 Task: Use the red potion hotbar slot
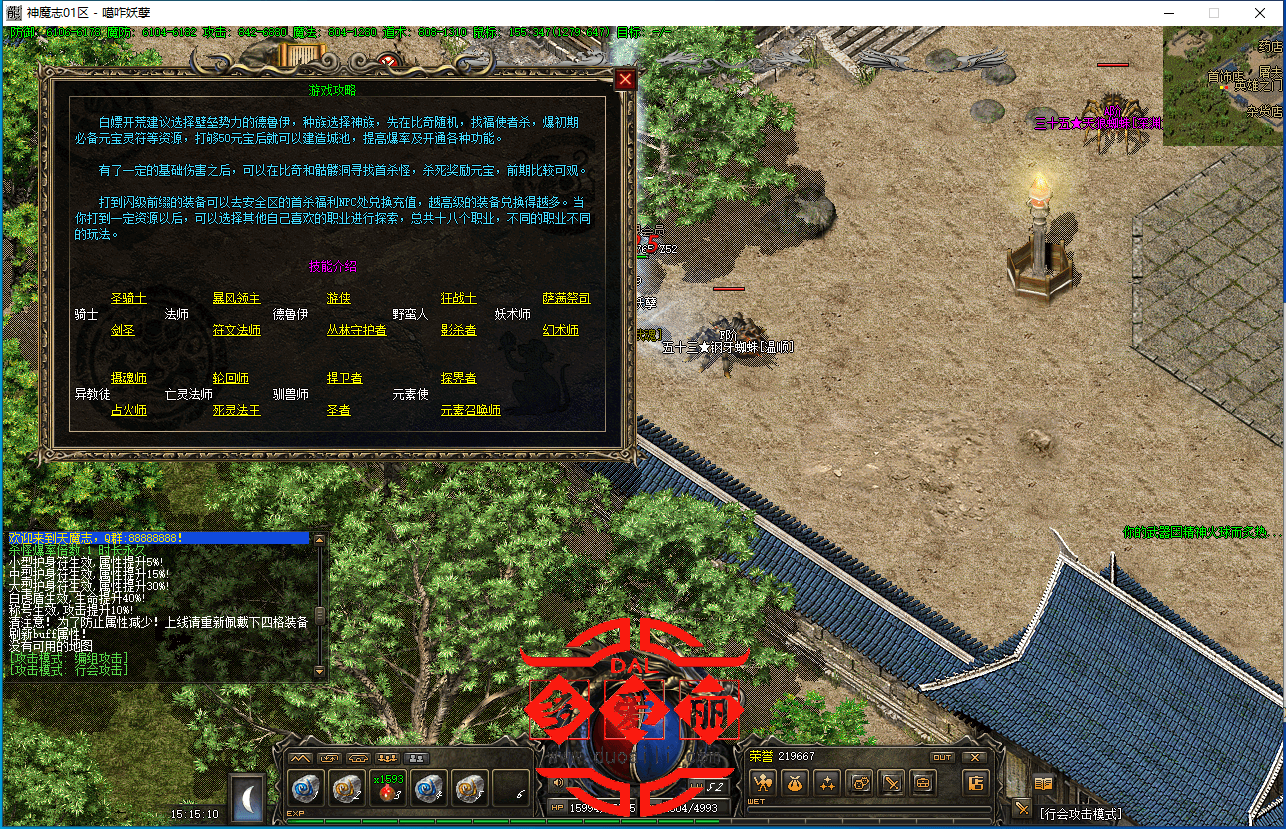(x=388, y=789)
